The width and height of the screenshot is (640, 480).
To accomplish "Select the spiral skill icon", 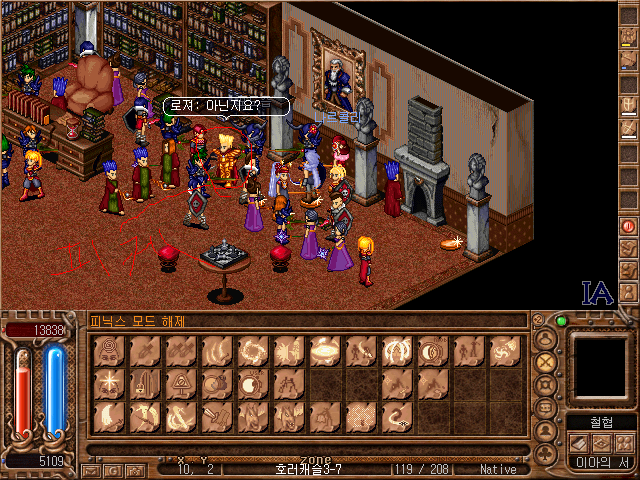I will point(108,349).
